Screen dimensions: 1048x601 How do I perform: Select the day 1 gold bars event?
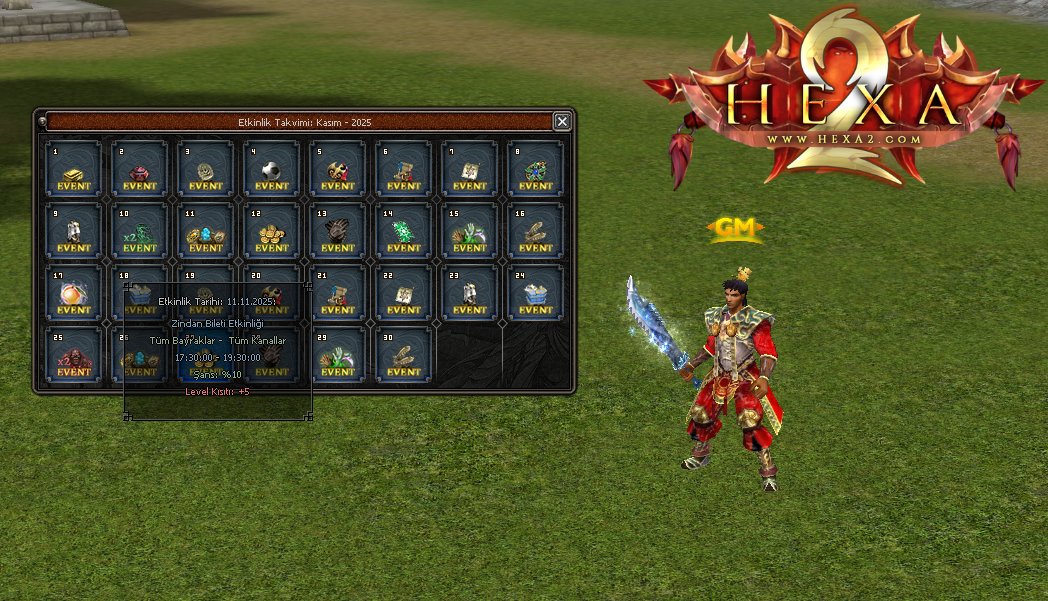tap(73, 170)
